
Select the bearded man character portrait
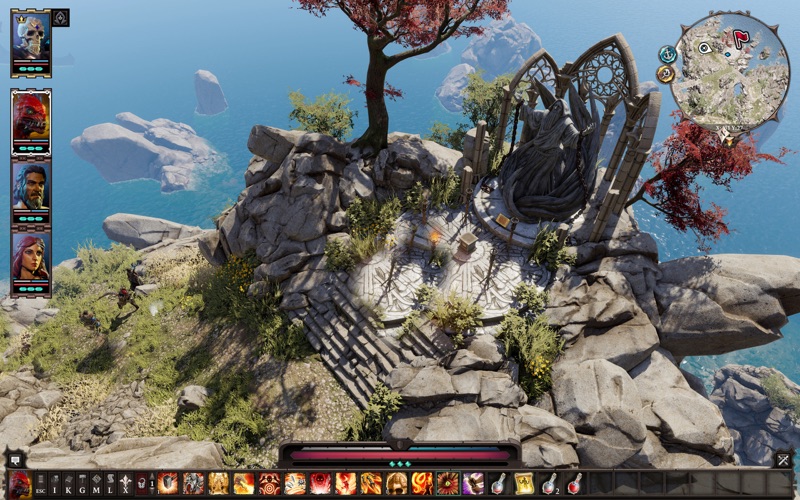[30, 186]
